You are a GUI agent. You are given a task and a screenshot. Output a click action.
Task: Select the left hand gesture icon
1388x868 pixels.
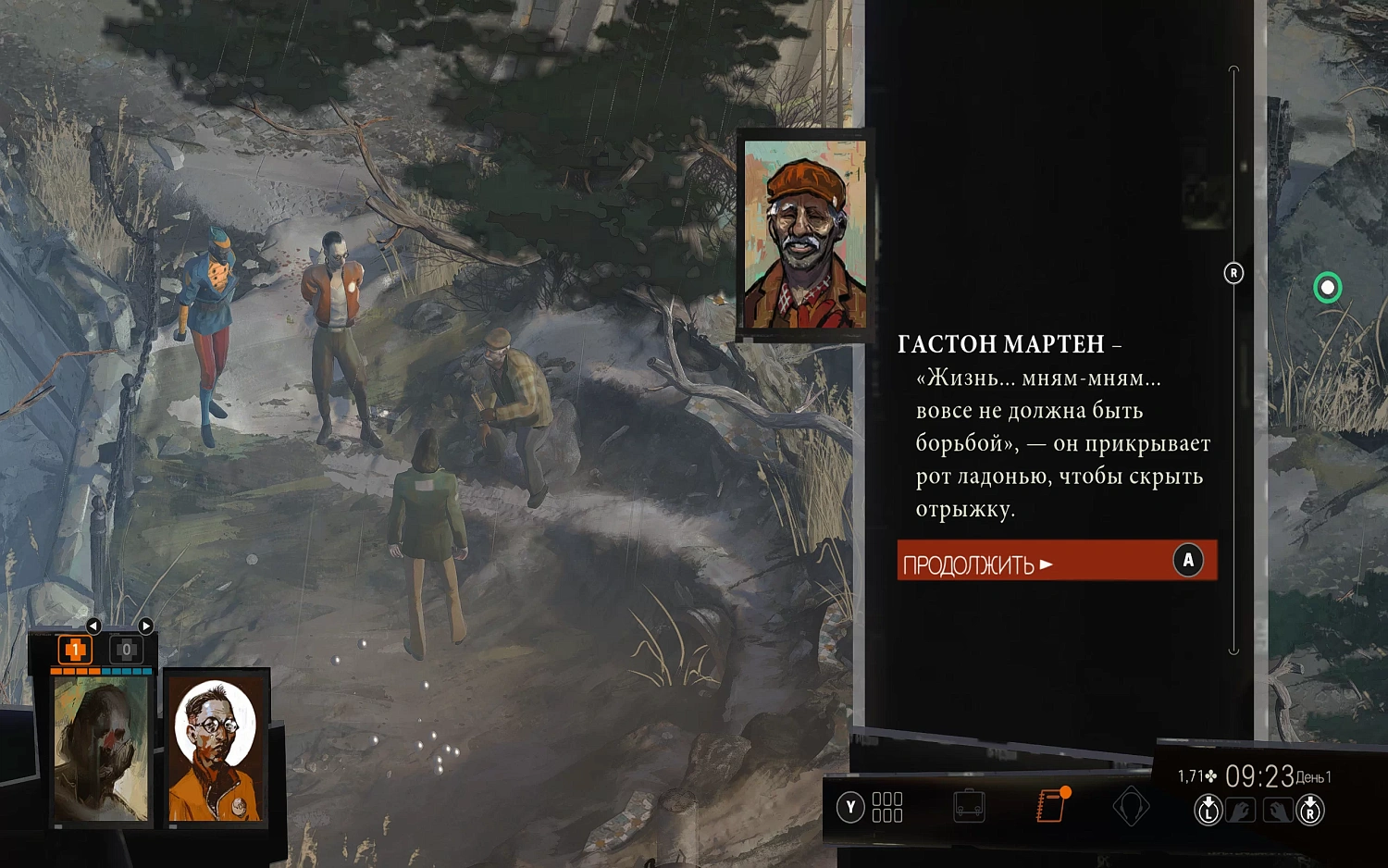1240,808
